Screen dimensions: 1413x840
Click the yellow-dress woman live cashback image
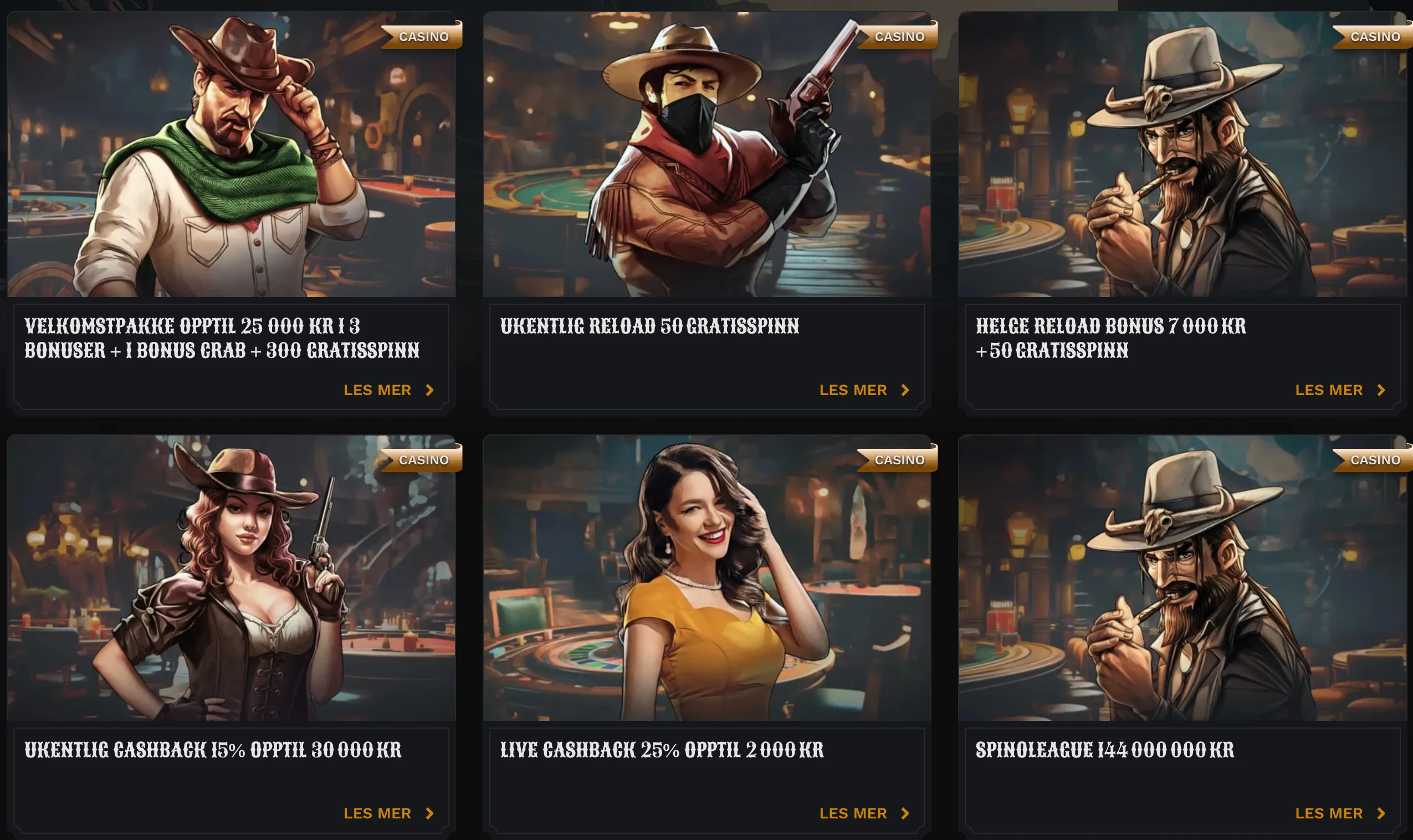tap(706, 577)
